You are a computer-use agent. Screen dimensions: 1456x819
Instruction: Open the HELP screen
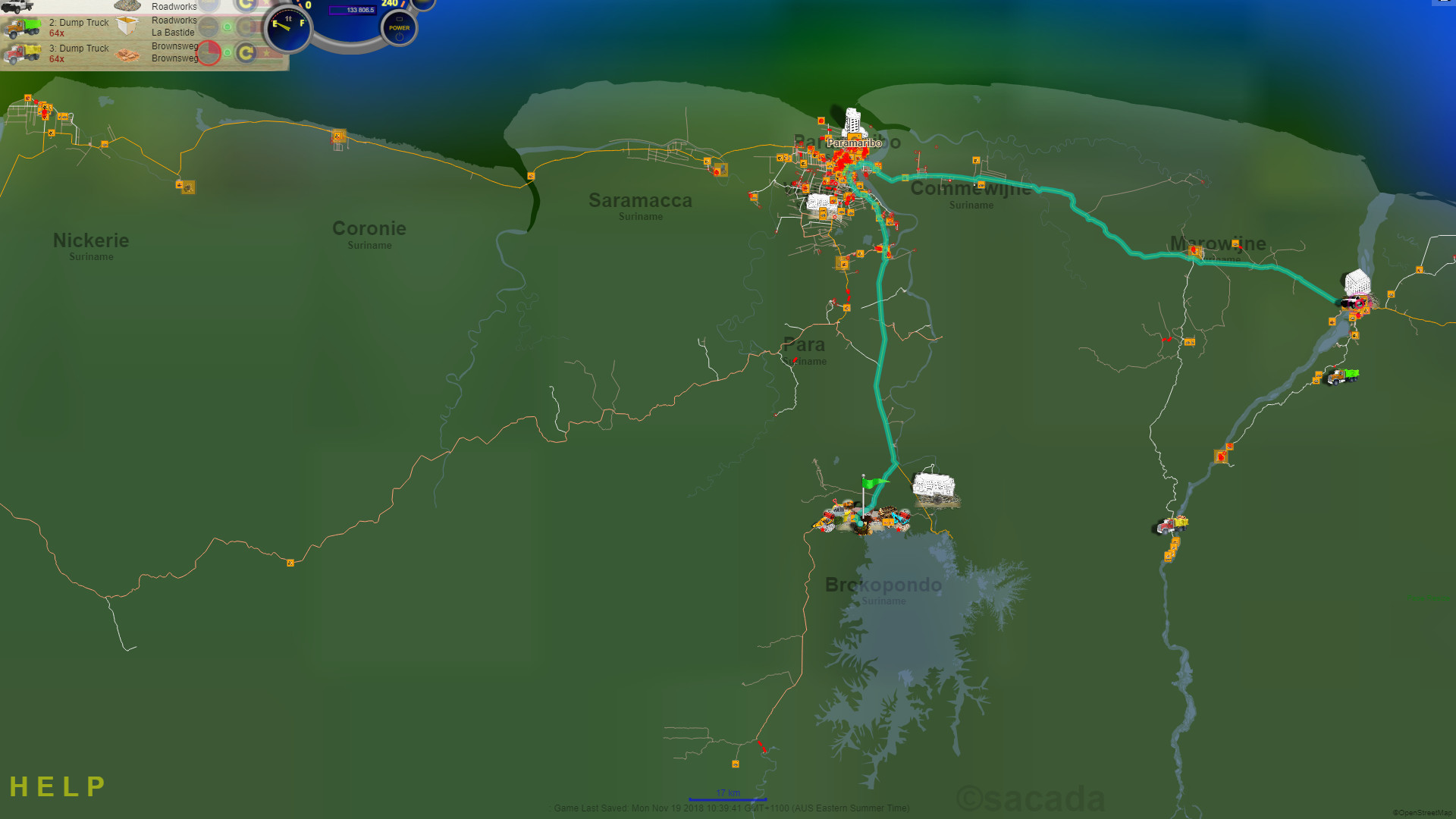click(x=57, y=786)
